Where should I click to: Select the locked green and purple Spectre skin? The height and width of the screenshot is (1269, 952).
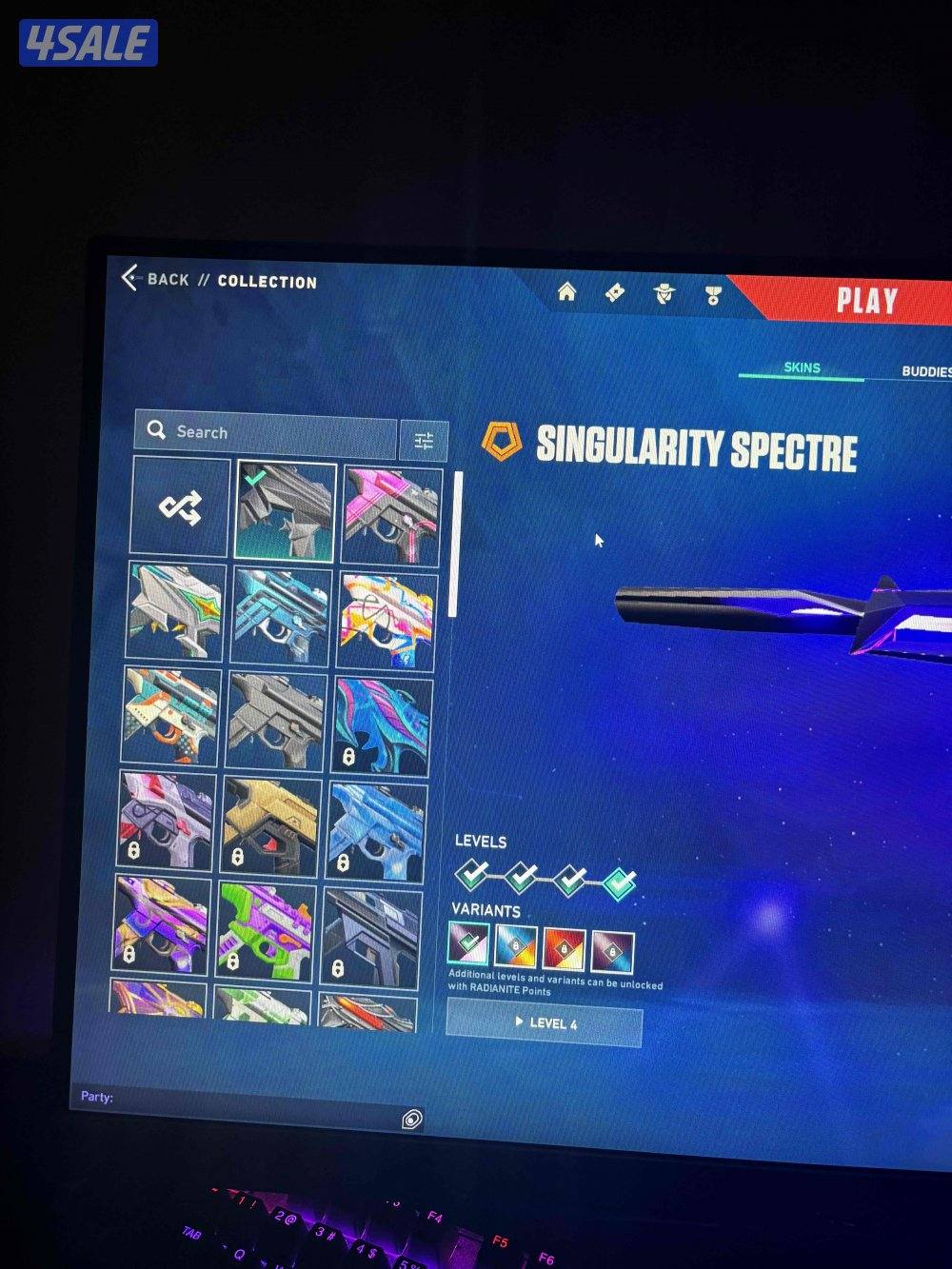264,928
